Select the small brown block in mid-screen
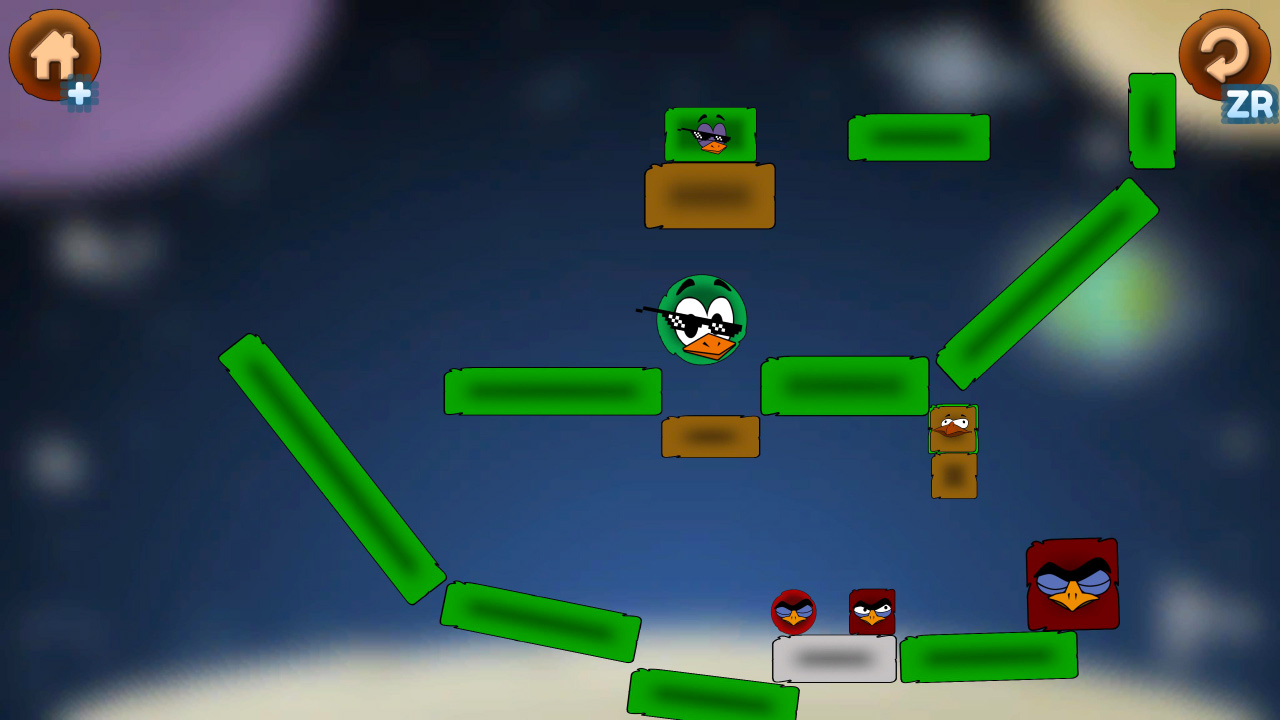1280x720 pixels. pyautogui.click(x=710, y=437)
